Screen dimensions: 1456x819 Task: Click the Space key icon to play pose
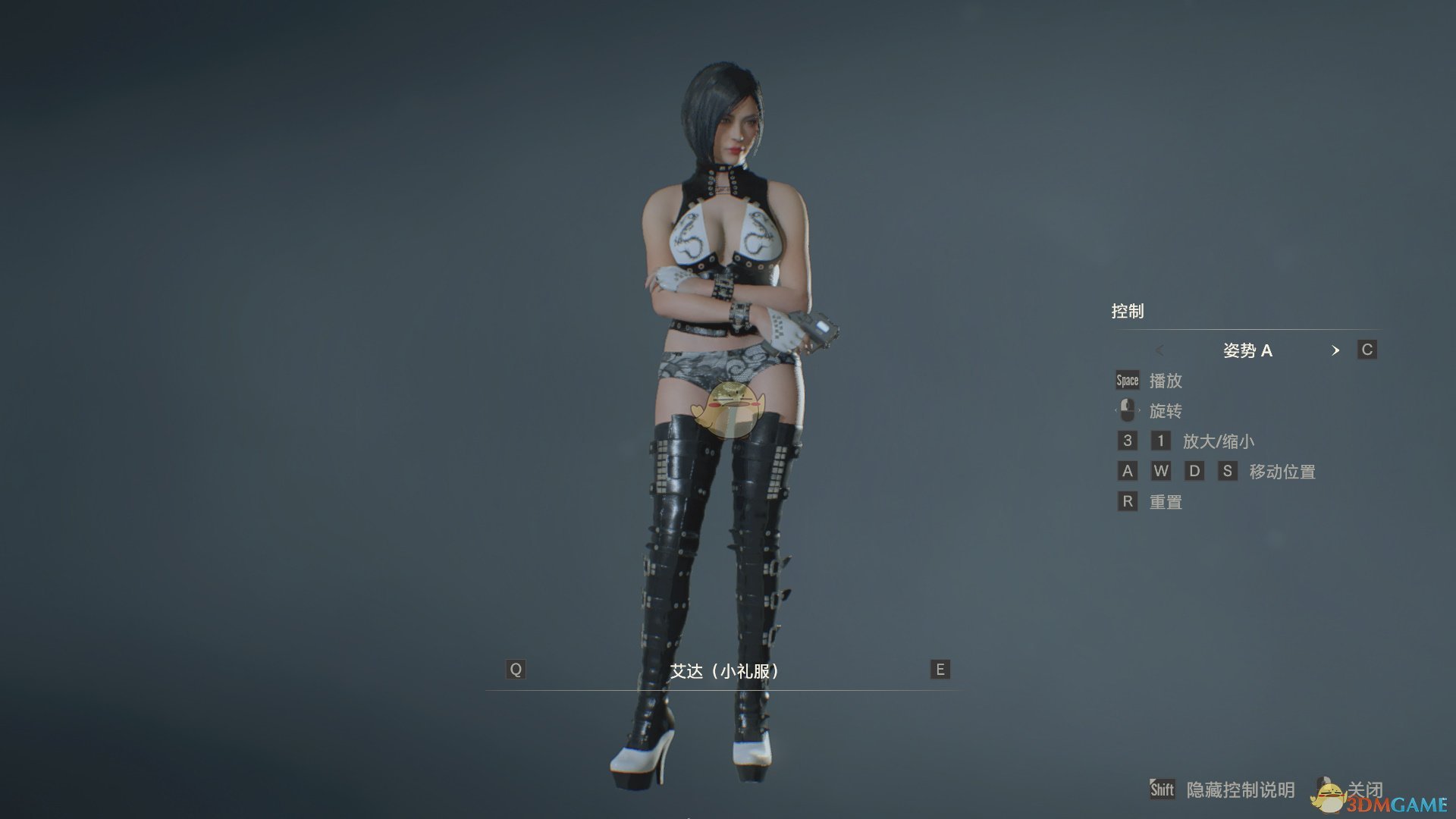click(x=1126, y=380)
